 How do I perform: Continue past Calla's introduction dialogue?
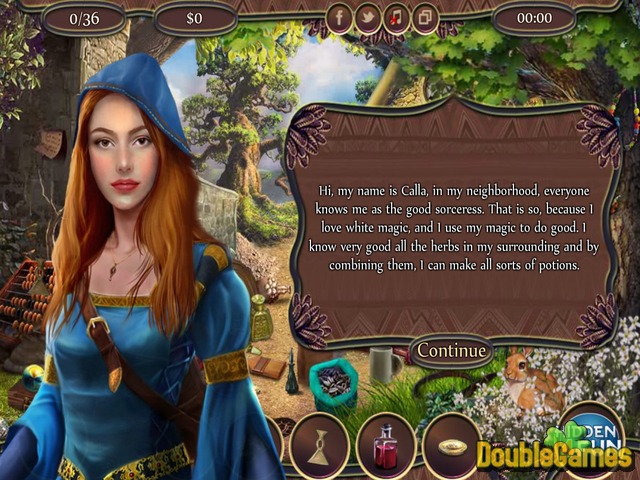click(452, 351)
